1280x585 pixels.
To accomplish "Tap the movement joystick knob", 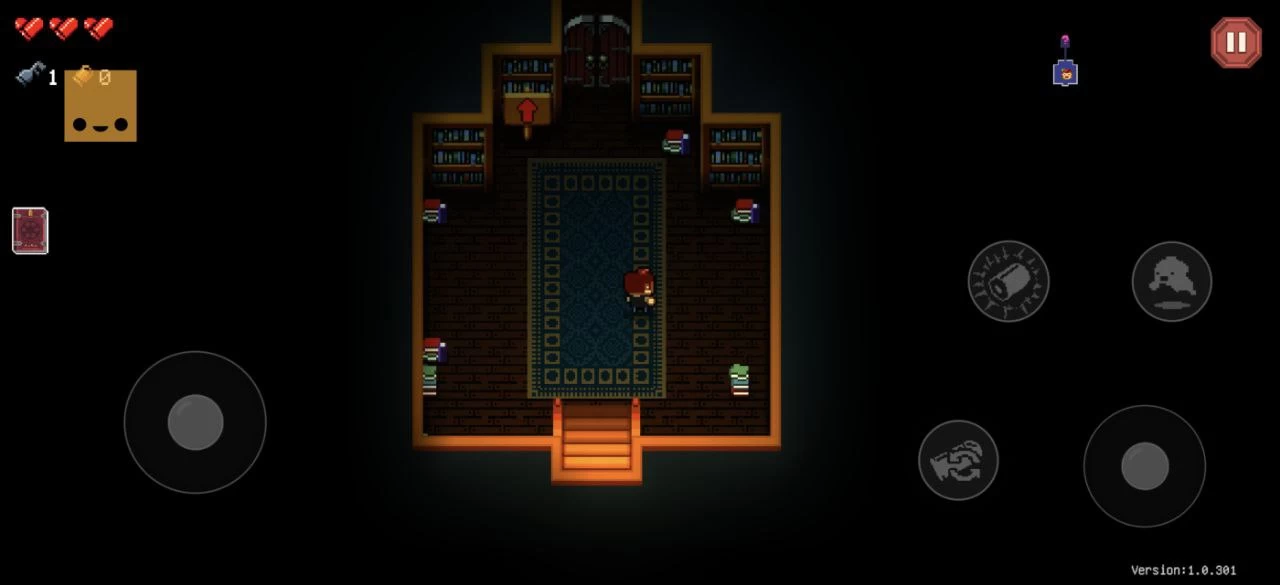I will click(195, 422).
